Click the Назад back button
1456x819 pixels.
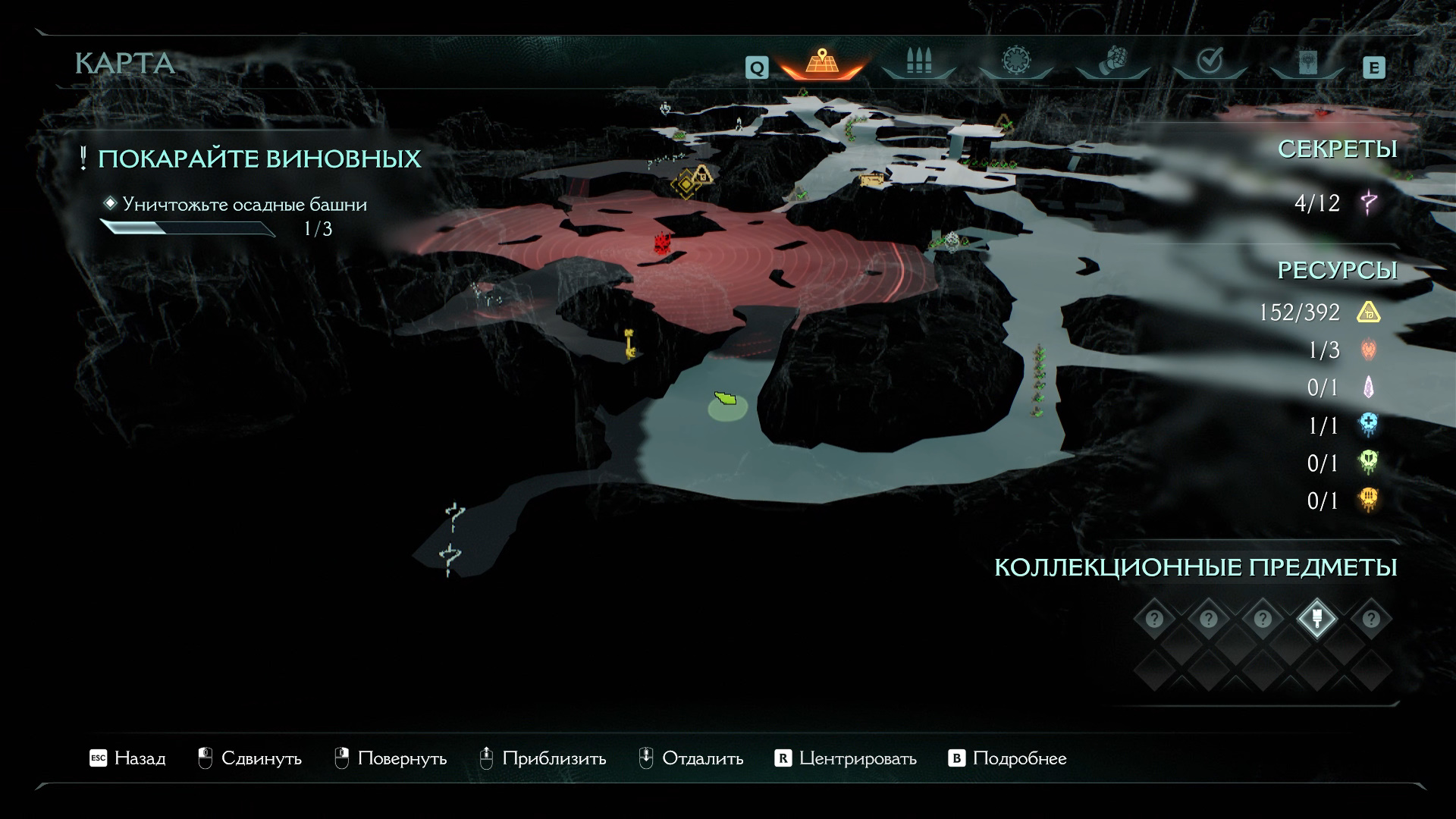coord(127,758)
